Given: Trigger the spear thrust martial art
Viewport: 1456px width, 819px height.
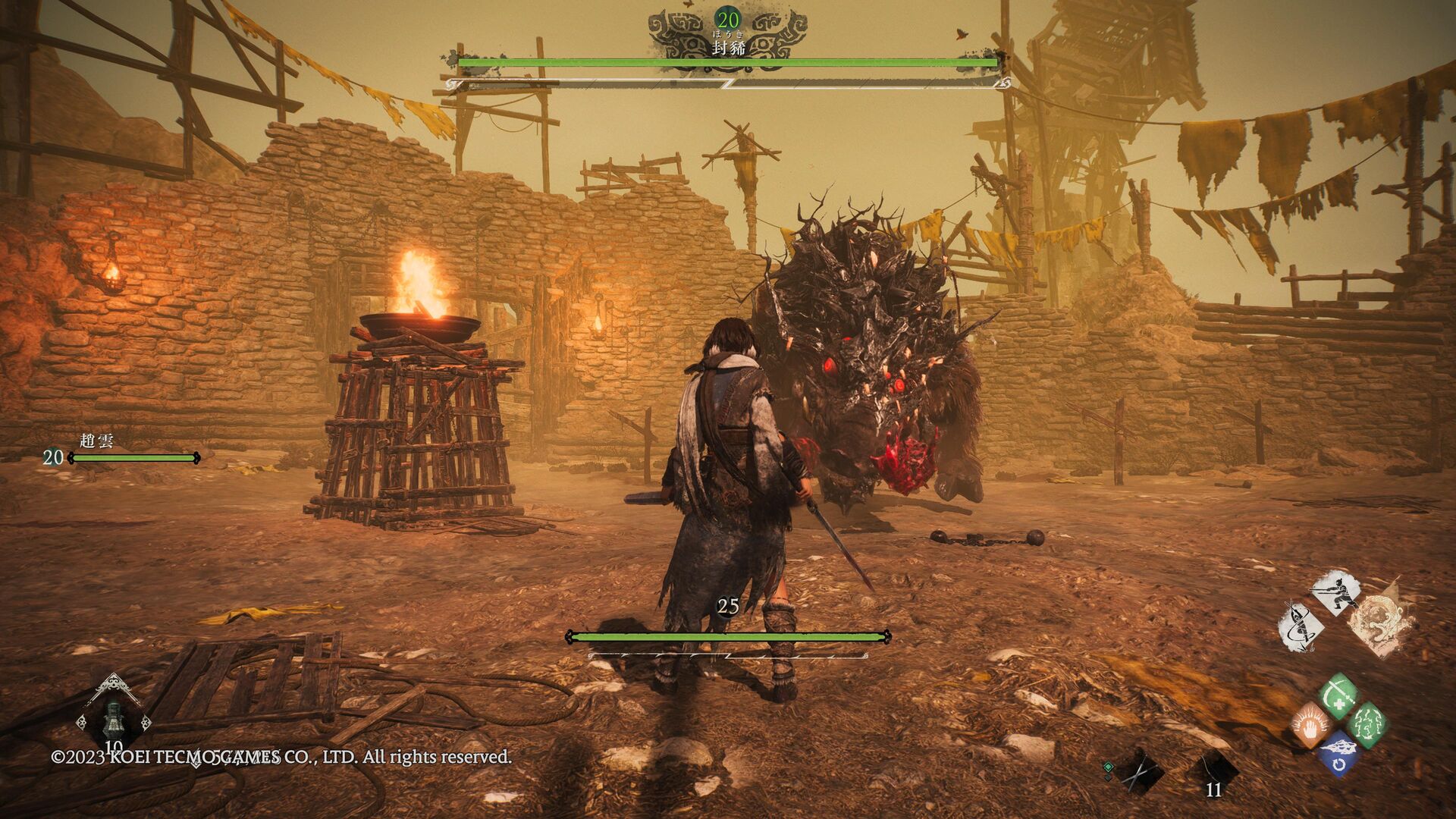Looking at the screenshot, I should pyautogui.click(x=1335, y=592).
